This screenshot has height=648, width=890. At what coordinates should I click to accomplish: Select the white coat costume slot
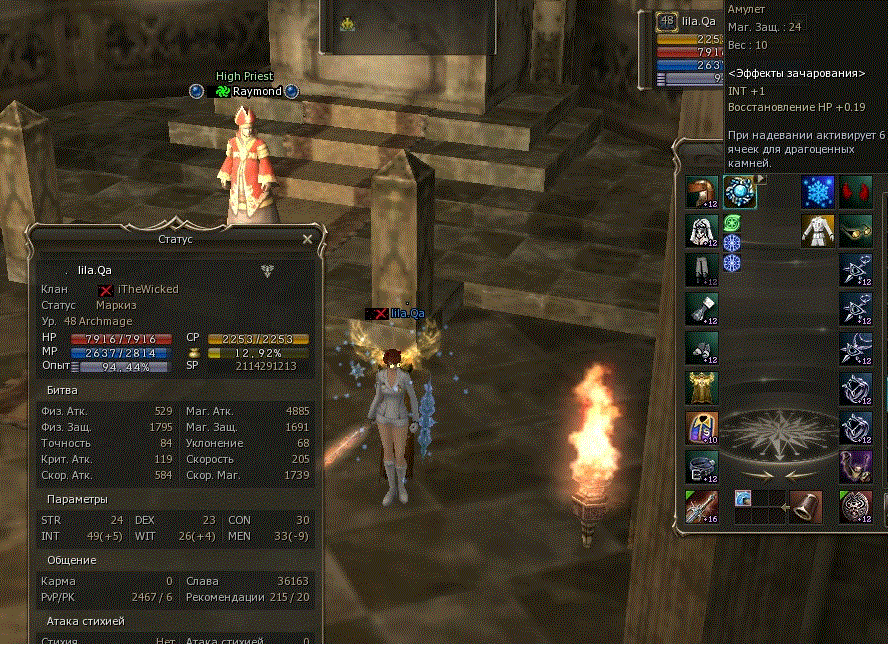(818, 231)
